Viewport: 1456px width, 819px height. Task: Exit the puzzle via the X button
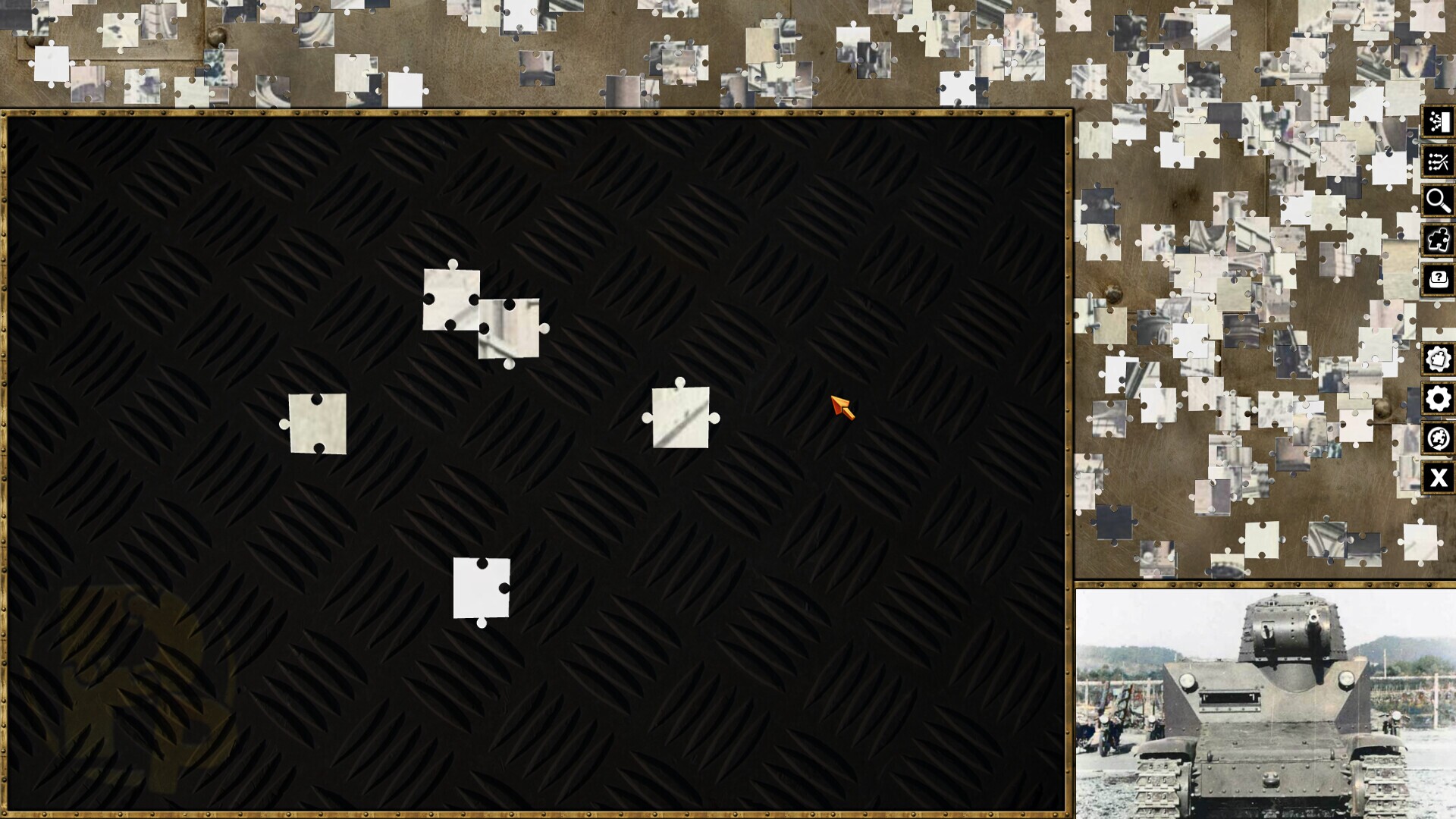pyautogui.click(x=1438, y=478)
